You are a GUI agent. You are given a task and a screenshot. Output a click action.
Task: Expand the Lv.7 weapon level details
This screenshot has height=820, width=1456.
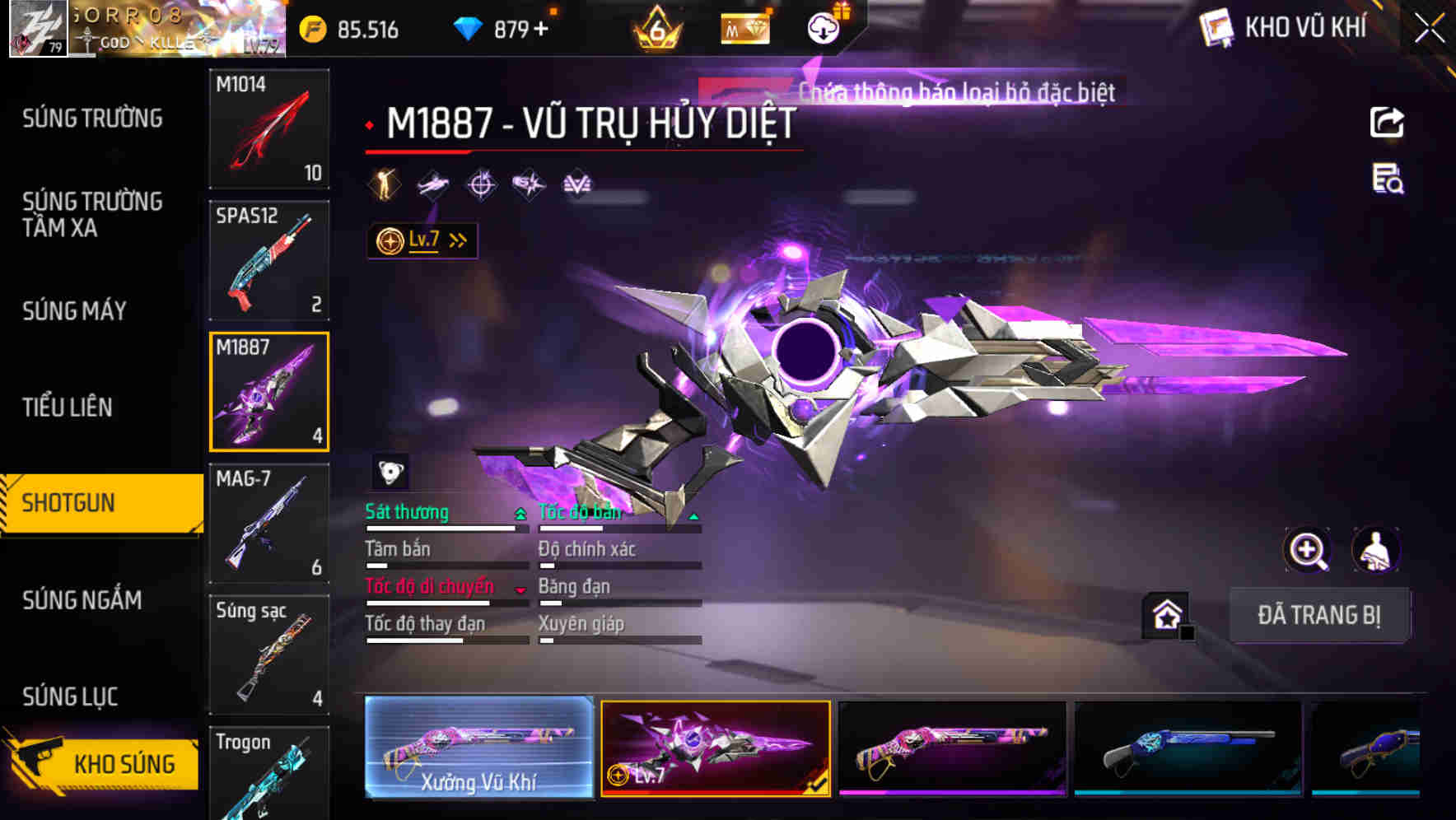(421, 240)
